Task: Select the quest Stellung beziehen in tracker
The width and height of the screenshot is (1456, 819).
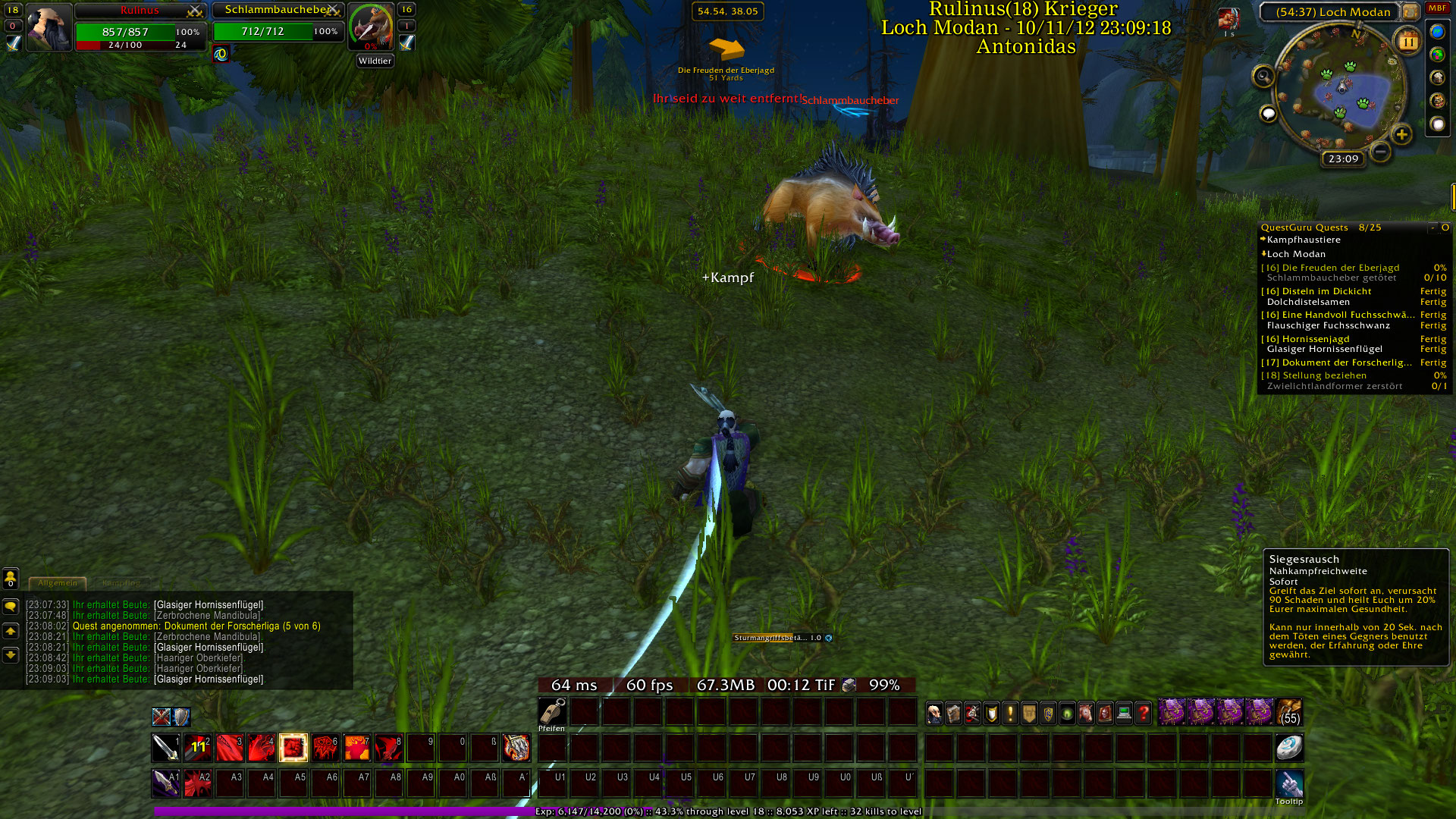Action: (x=1324, y=375)
